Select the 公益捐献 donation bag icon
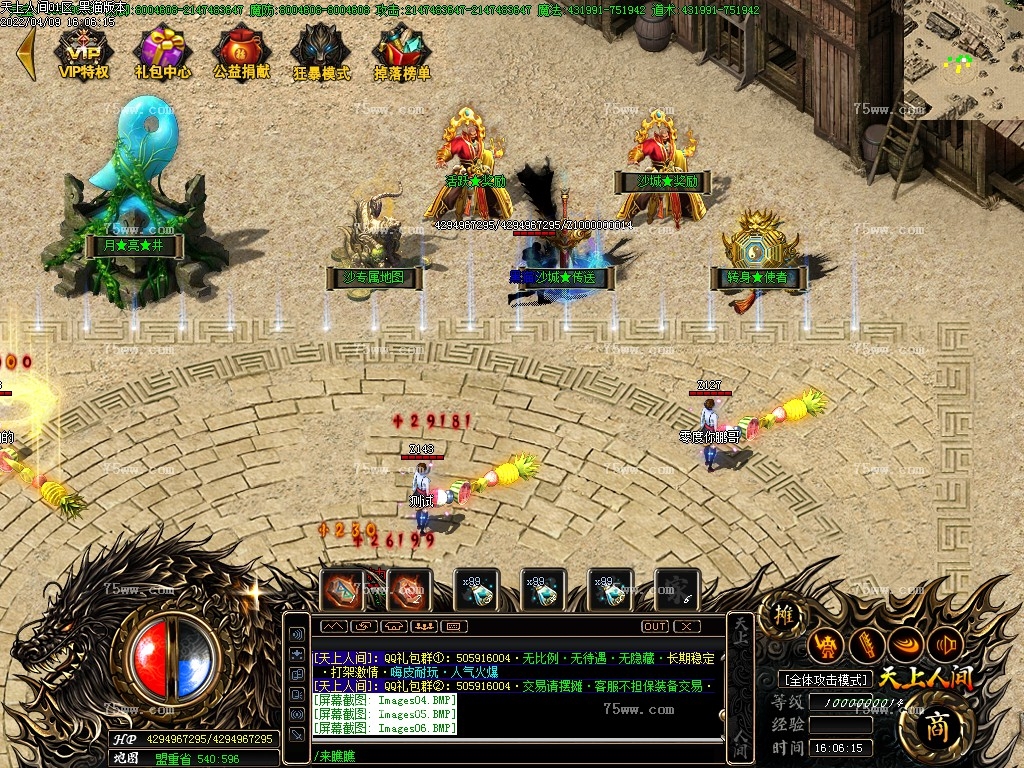1024x768 pixels. coord(241,51)
